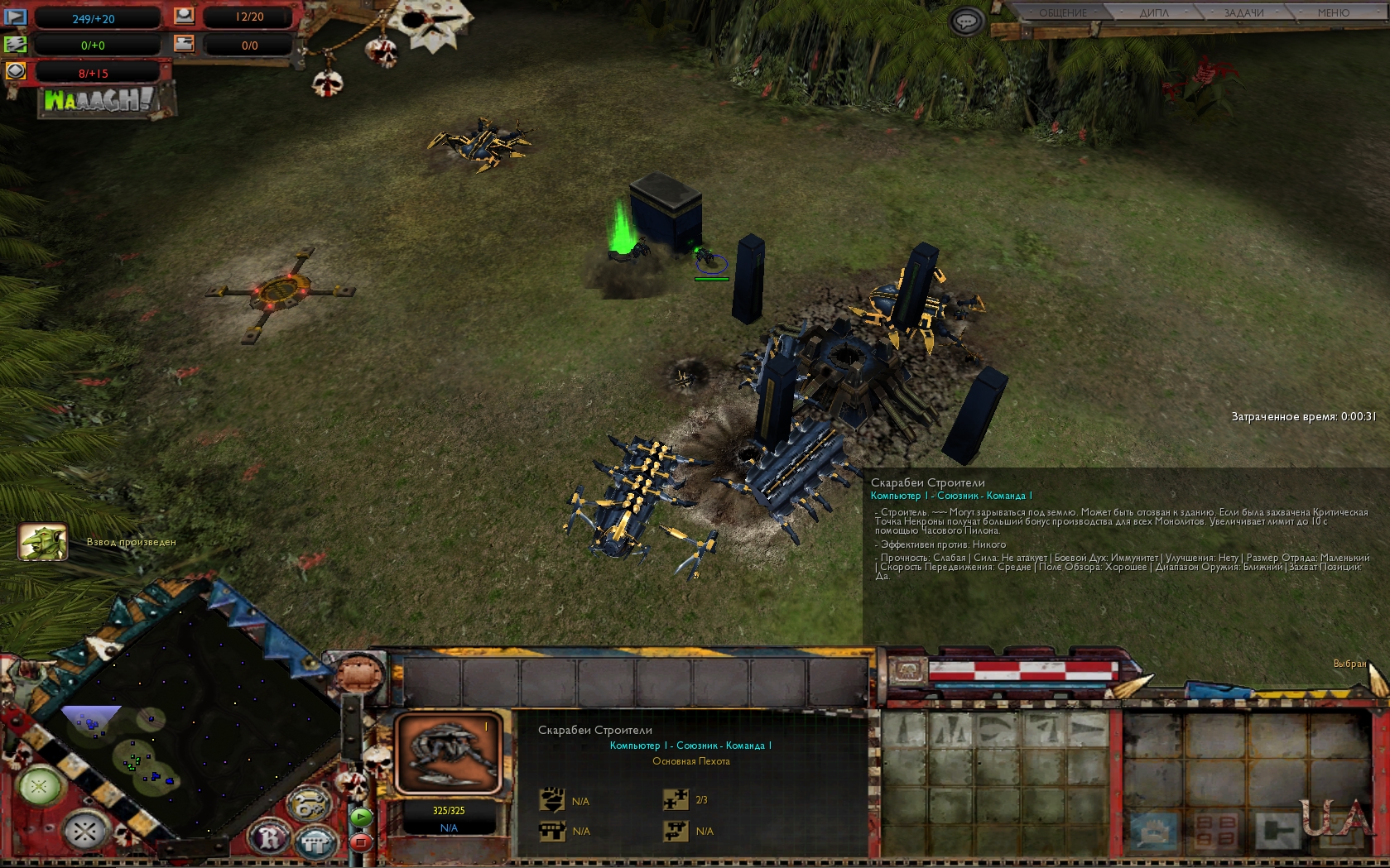
Task: Click the round R button near minimap
Action: coord(271,838)
